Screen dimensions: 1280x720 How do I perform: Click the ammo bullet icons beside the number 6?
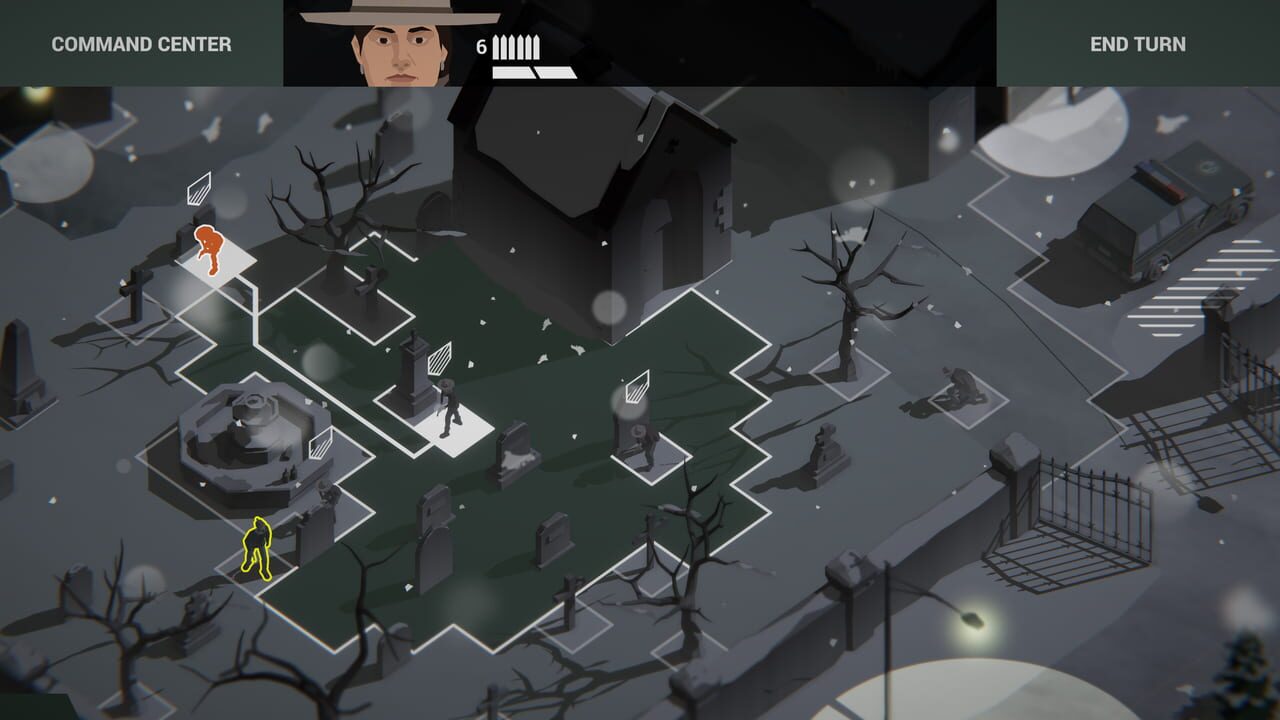[516, 47]
